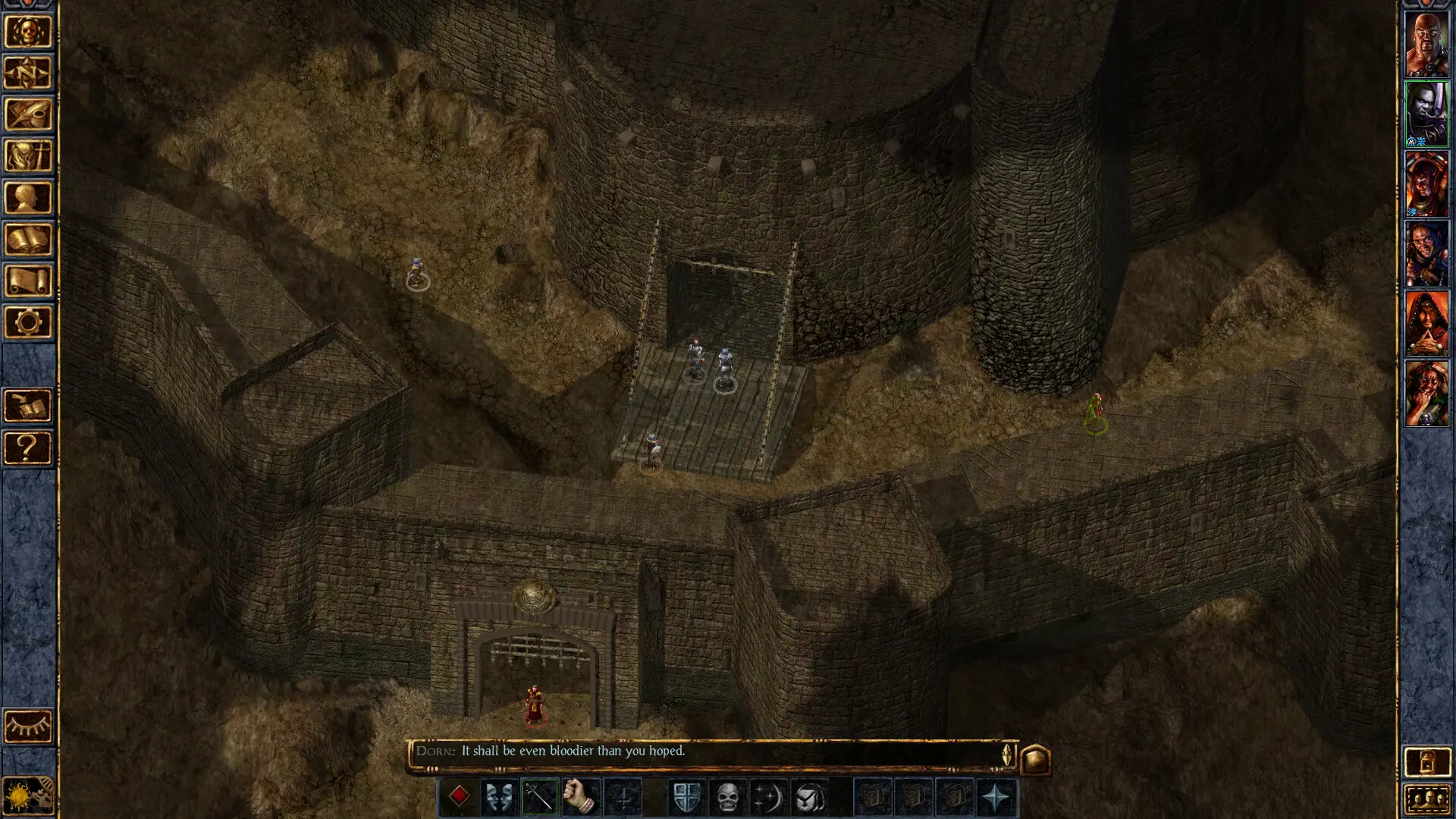The height and width of the screenshot is (819, 1456).
Task: Activate the shield guard button
Action: coord(686,797)
